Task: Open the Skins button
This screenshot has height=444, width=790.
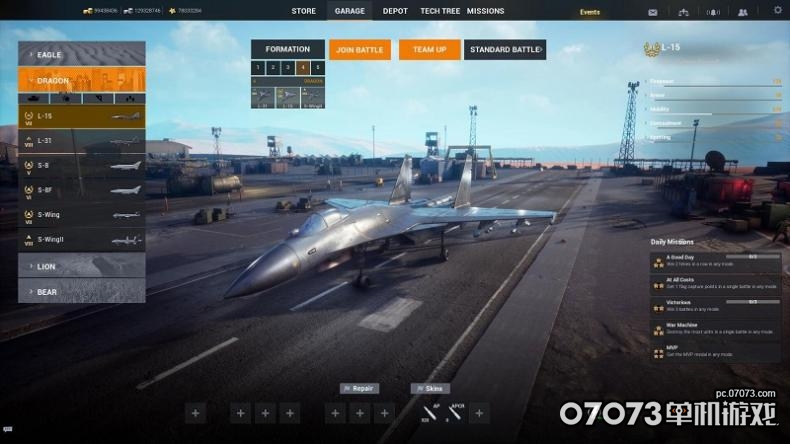Action: click(430, 388)
